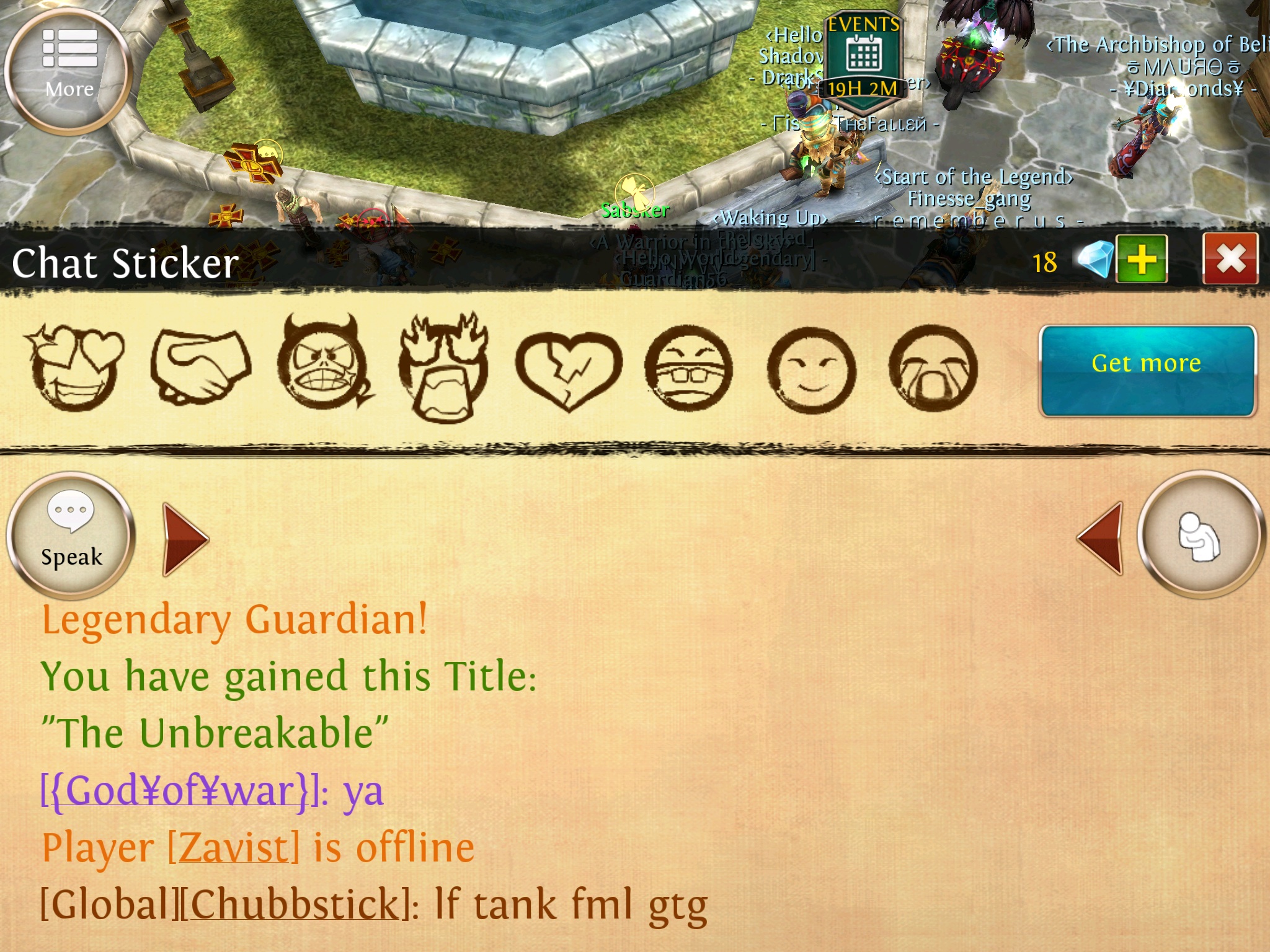The width and height of the screenshot is (1270, 952).
Task: Select the smirking face sticker
Action: pyautogui.click(x=811, y=371)
